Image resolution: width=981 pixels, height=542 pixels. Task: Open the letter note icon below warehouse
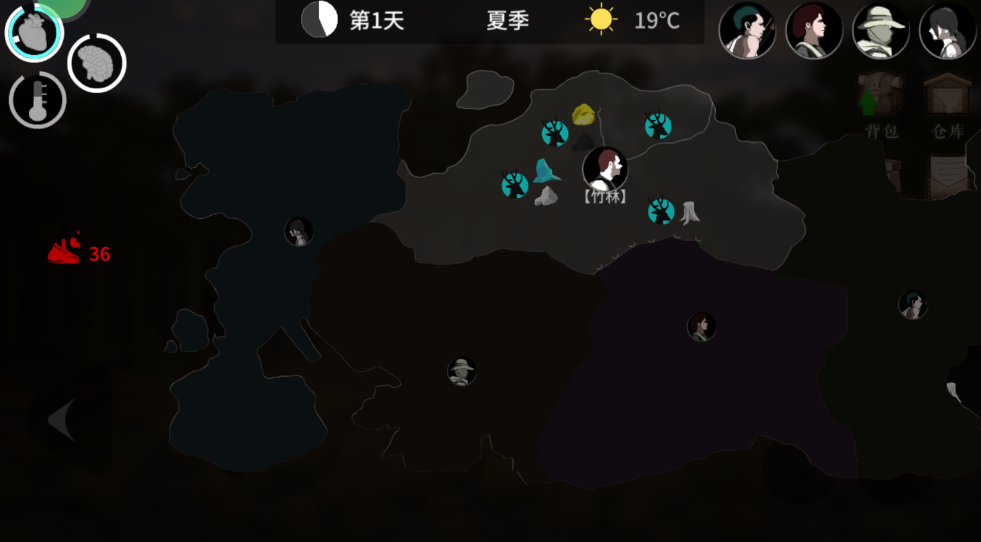946,176
